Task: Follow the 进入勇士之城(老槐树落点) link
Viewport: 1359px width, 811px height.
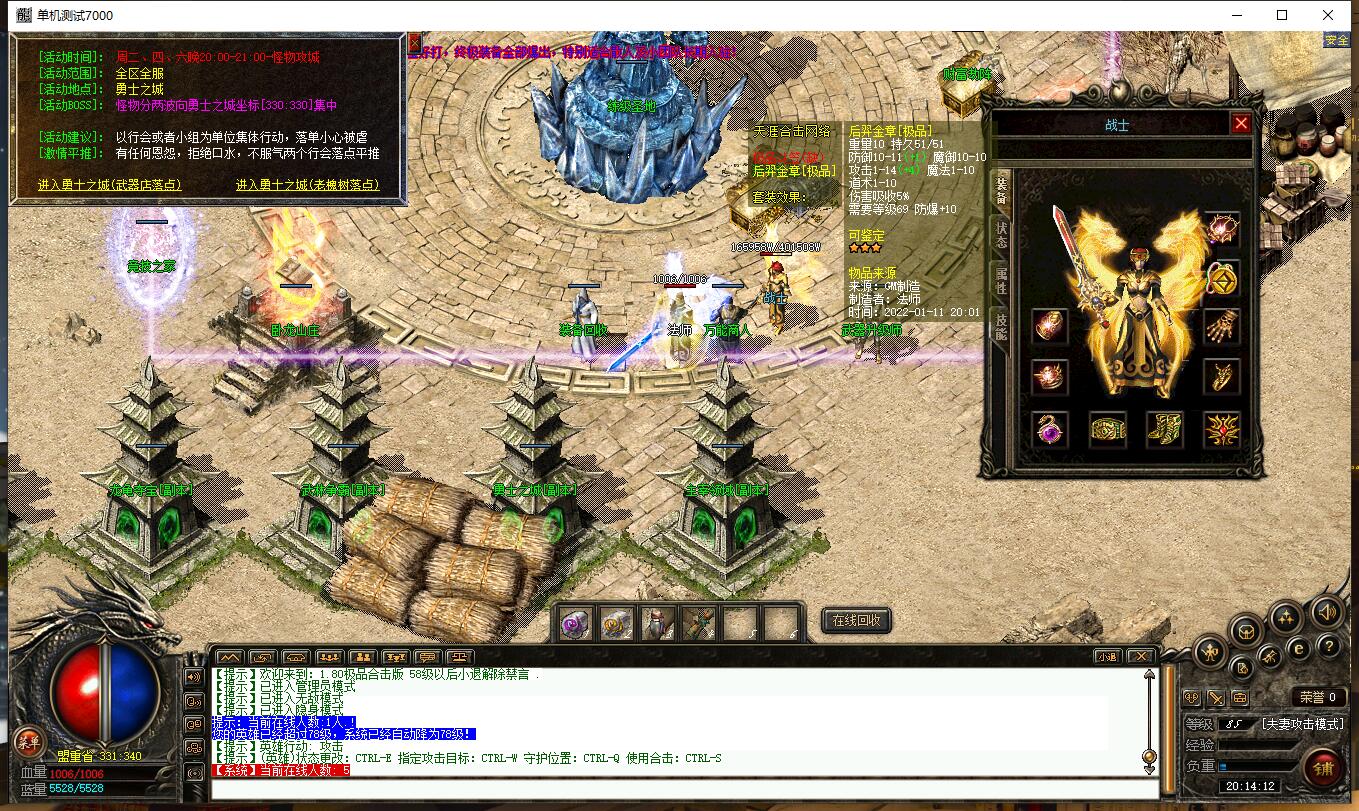Action: point(308,185)
